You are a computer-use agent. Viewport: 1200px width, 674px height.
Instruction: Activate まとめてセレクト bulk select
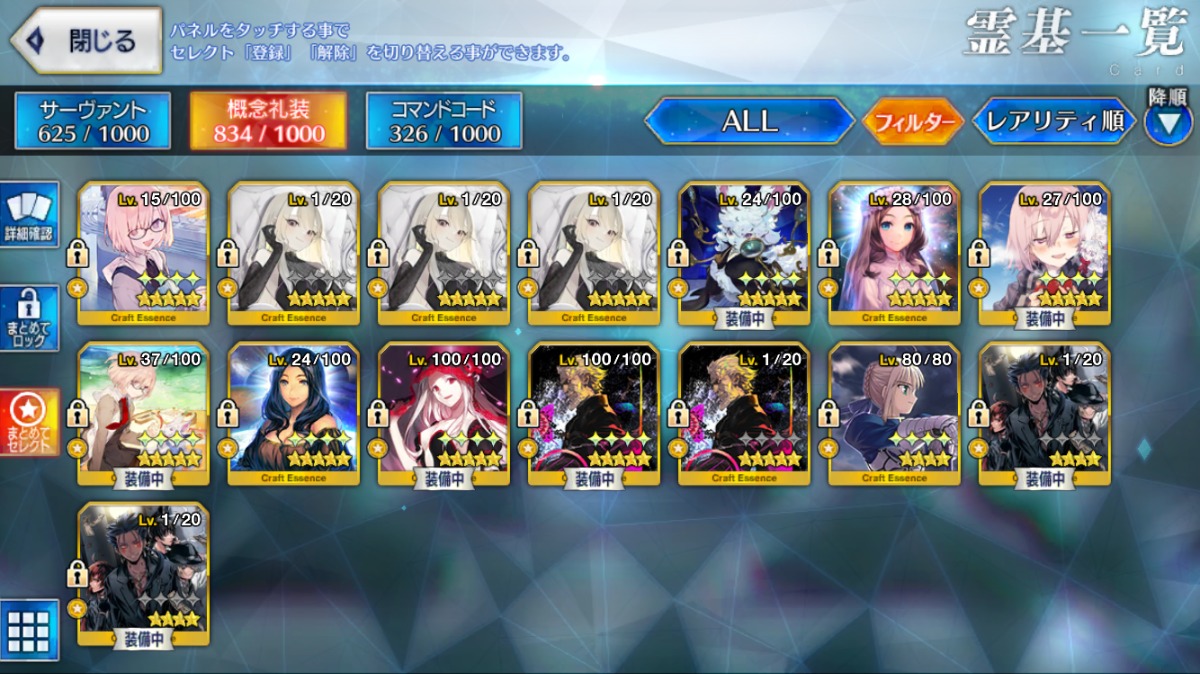tap(30, 421)
